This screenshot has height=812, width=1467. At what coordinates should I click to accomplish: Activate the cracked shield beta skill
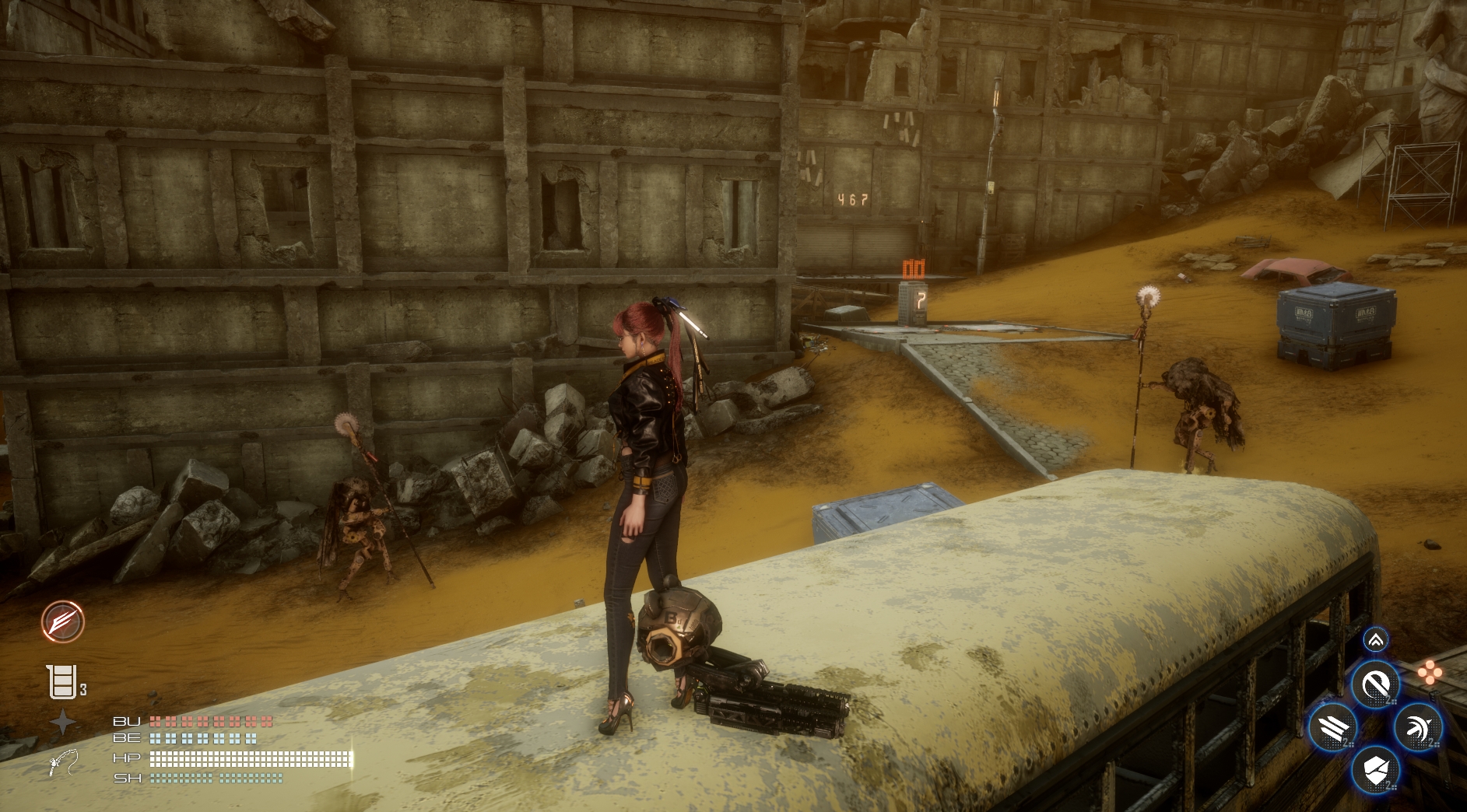(1375, 771)
